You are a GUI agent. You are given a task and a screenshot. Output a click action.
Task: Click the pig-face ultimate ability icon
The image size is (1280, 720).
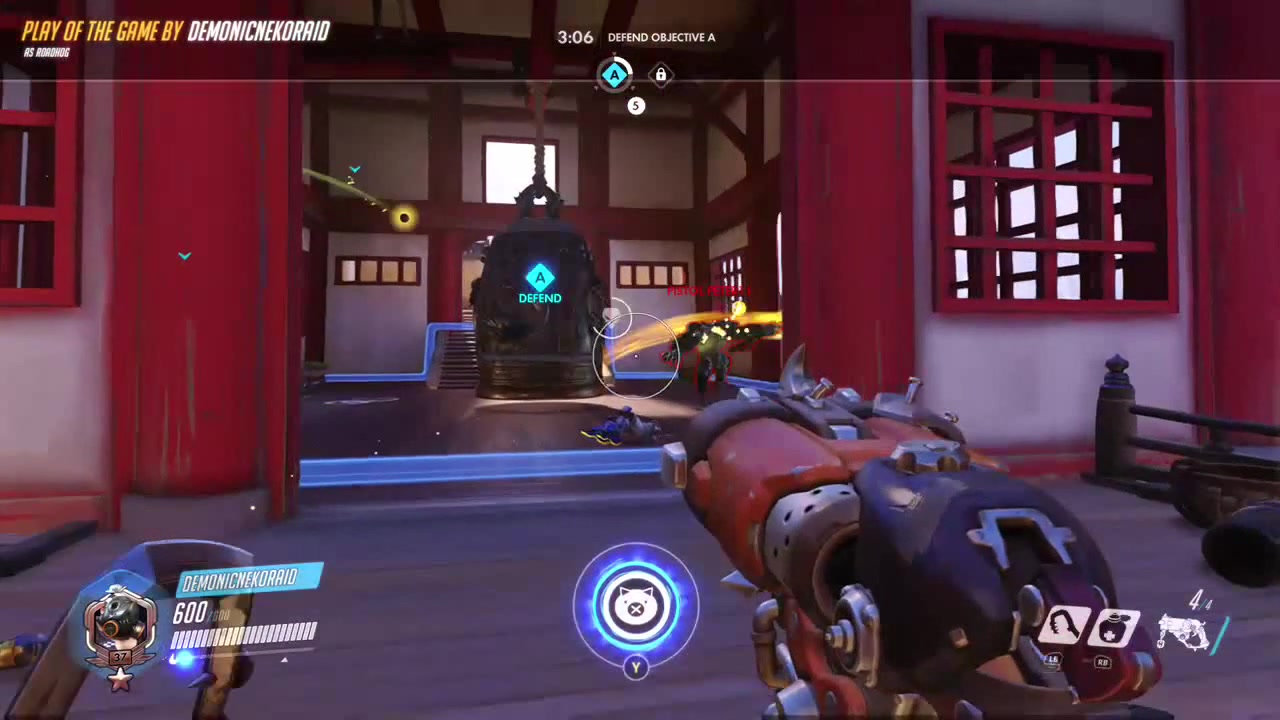(637, 607)
